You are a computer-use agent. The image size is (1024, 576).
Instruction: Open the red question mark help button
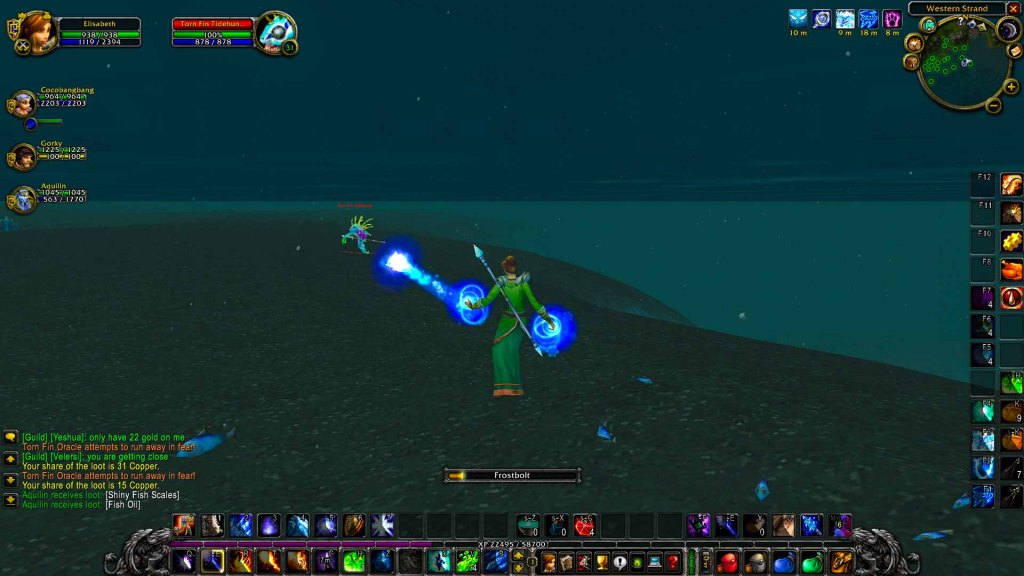coord(673,562)
